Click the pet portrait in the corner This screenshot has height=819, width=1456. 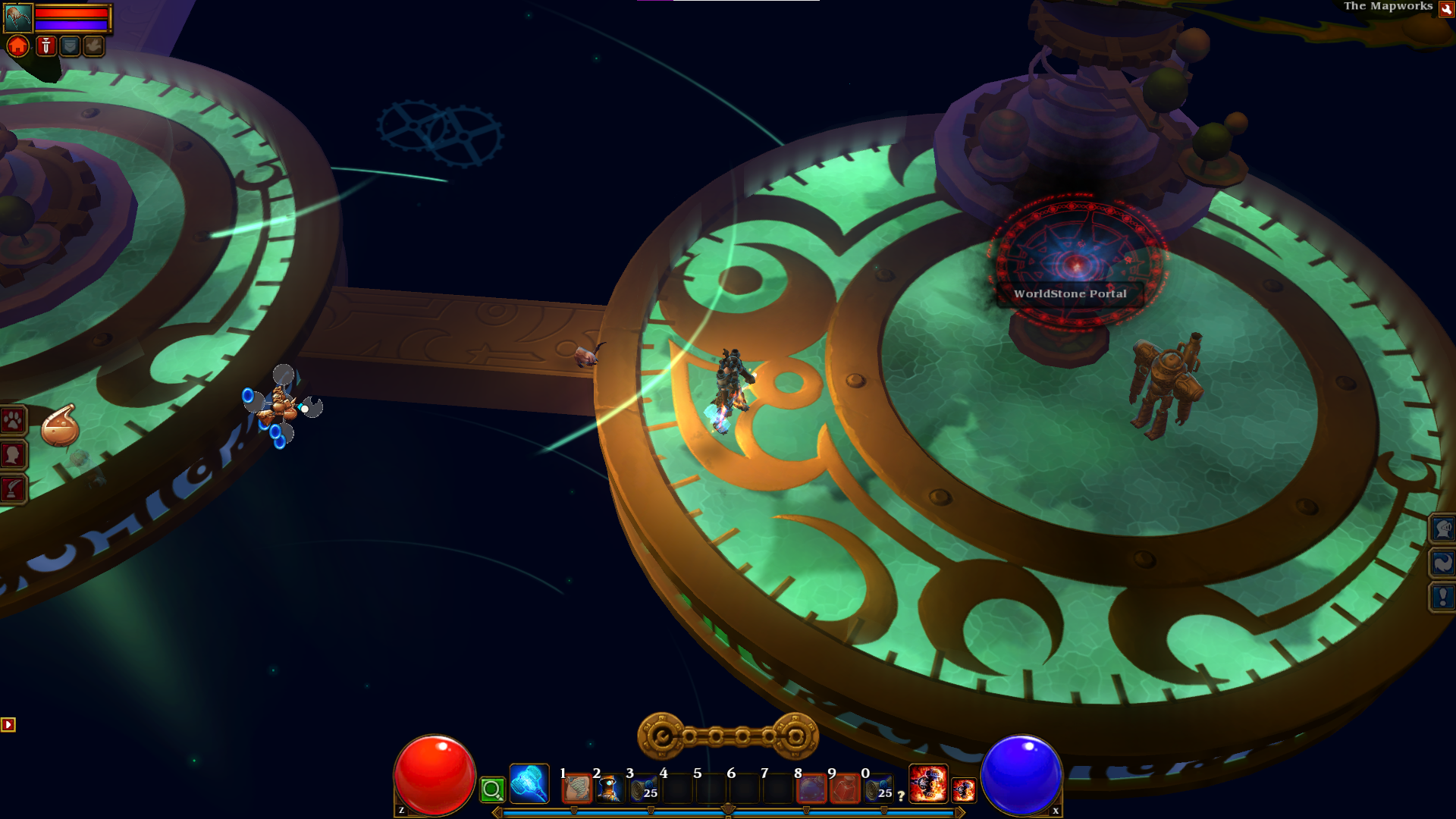[x=18, y=17]
